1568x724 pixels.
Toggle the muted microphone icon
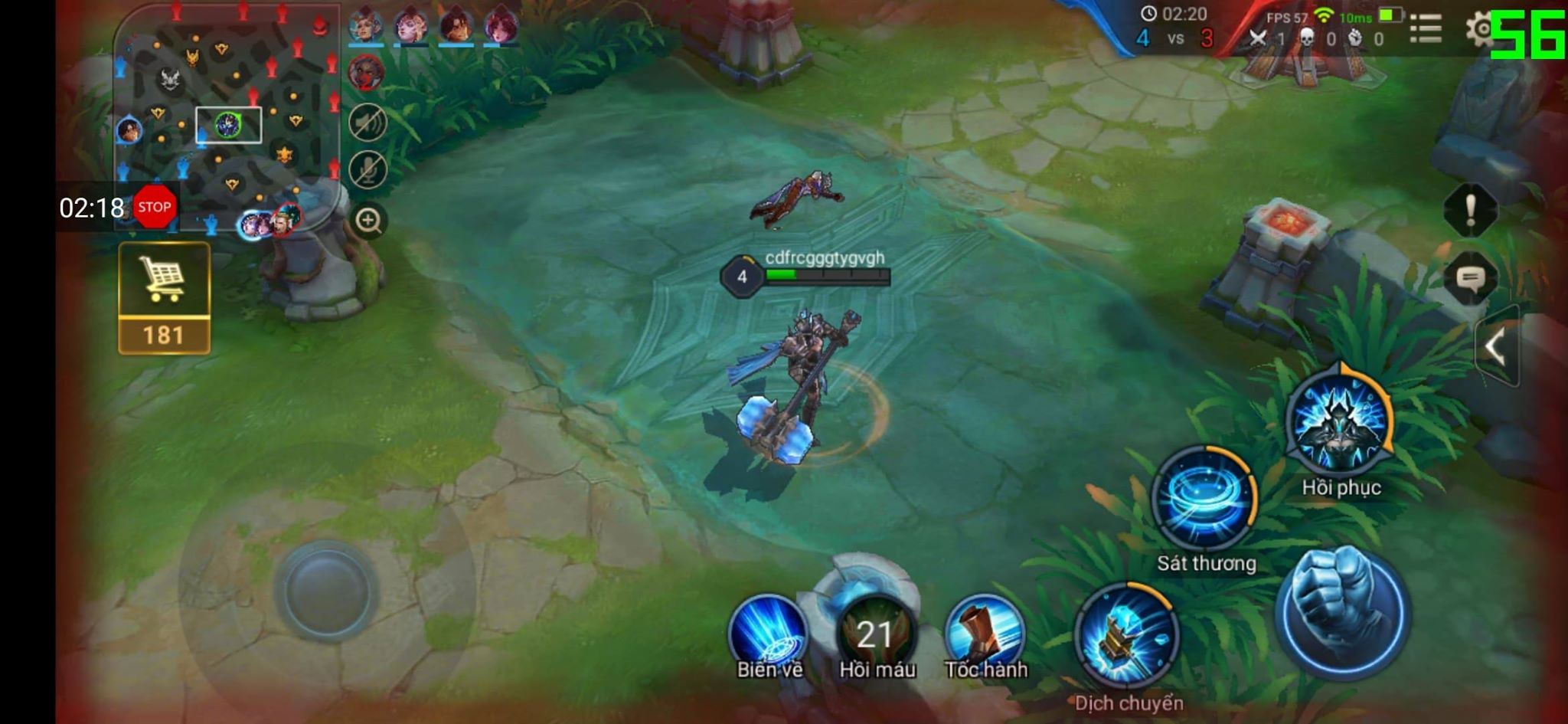[367, 169]
